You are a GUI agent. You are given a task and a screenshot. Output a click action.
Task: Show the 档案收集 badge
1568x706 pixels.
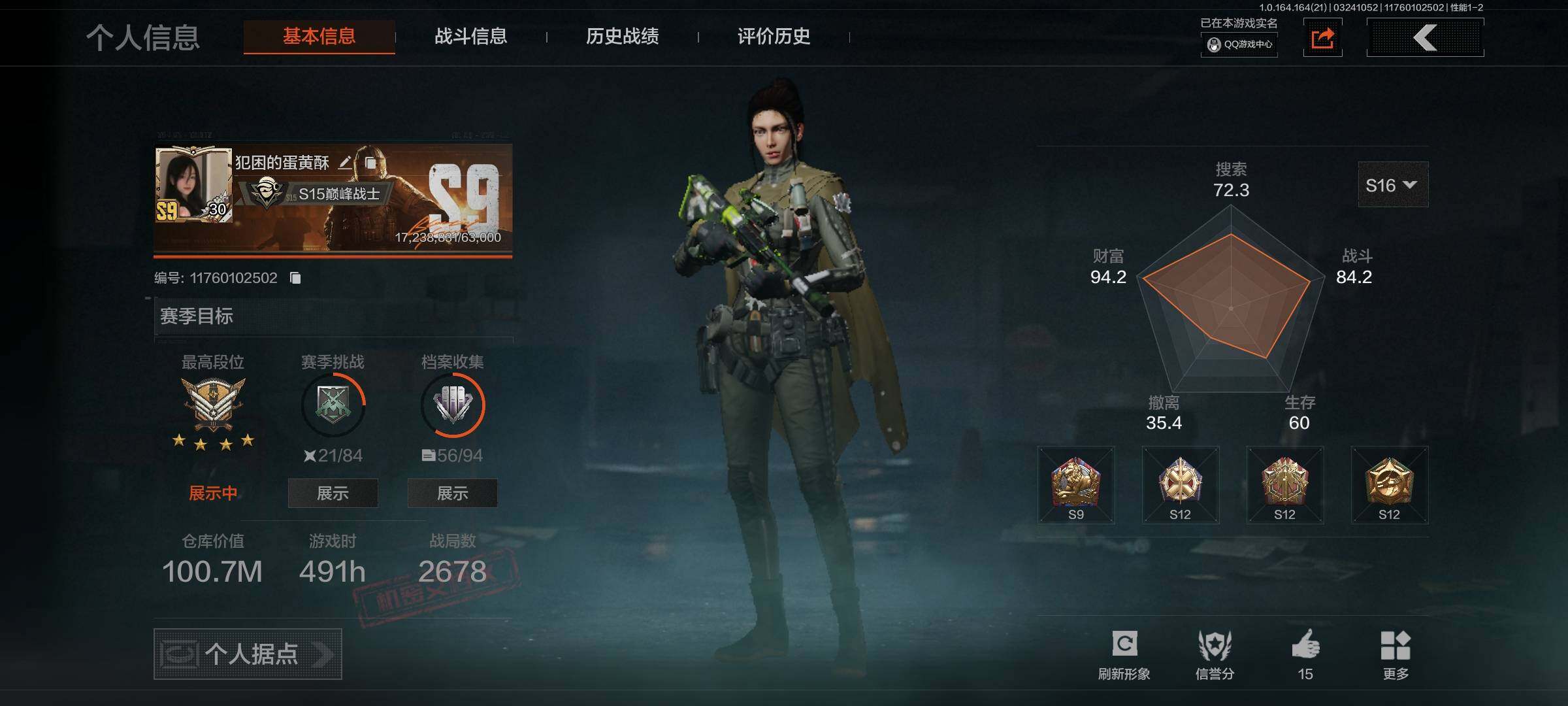[452, 494]
